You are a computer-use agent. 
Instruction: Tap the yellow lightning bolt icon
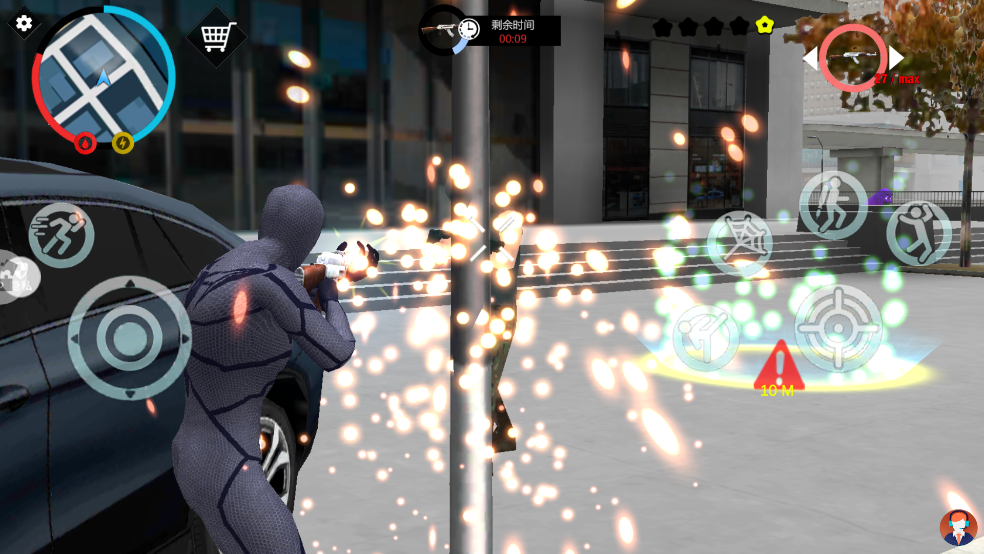click(x=123, y=143)
